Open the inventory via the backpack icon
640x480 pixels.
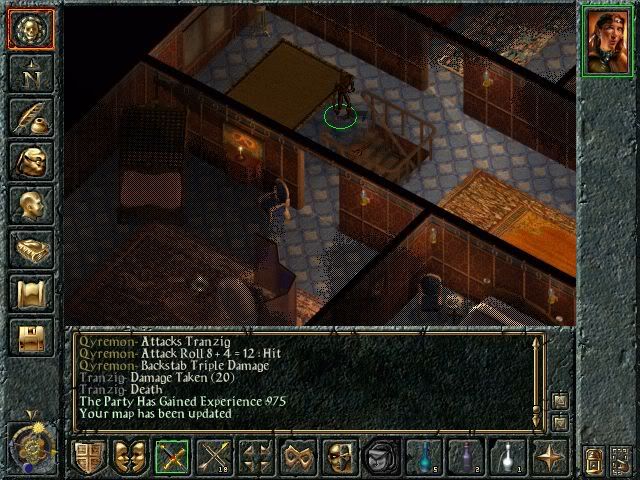click(x=29, y=161)
